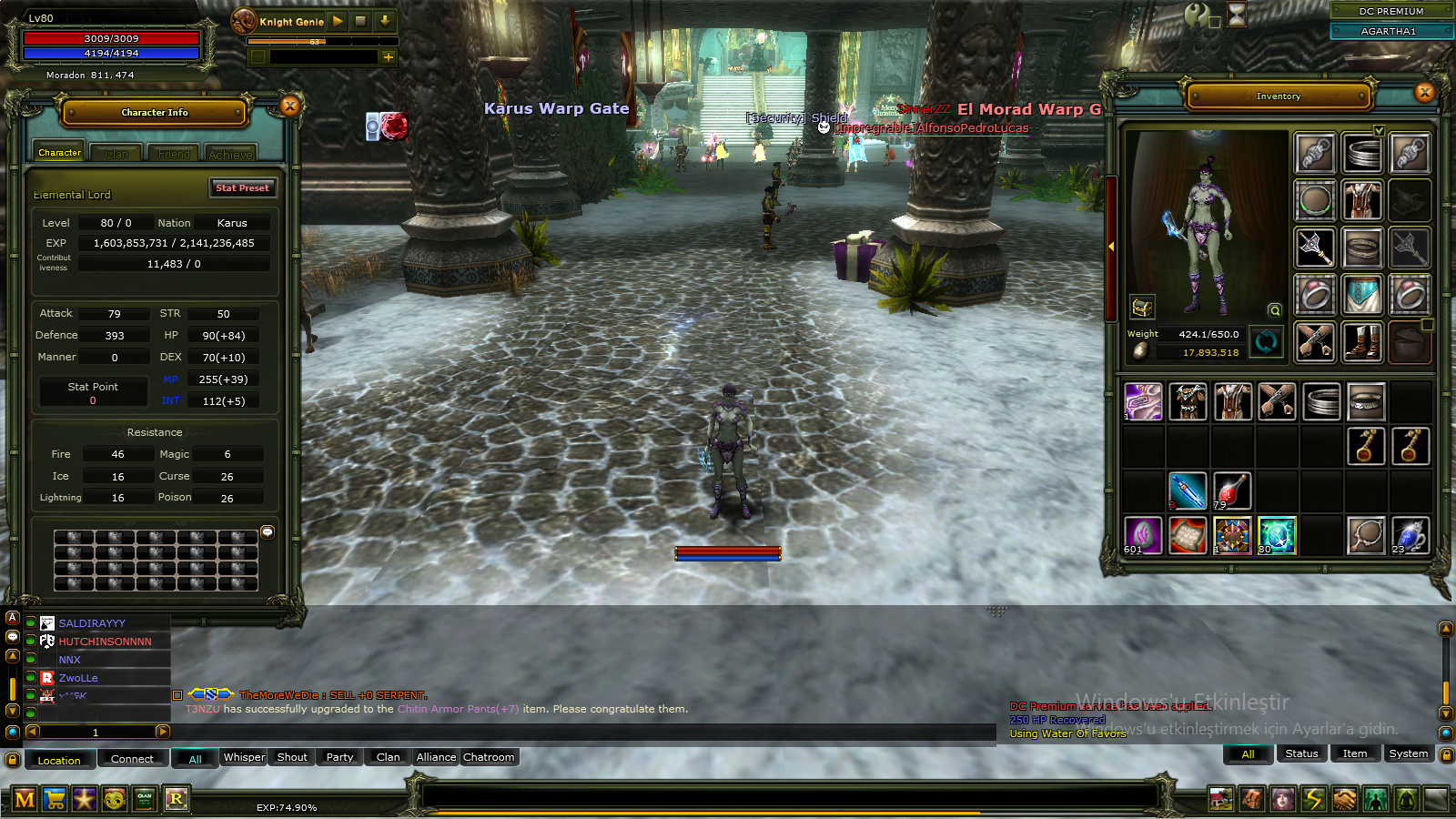Collapse the Knight Genie panel with the down arrow
The image size is (1456, 819).
coord(385,21)
